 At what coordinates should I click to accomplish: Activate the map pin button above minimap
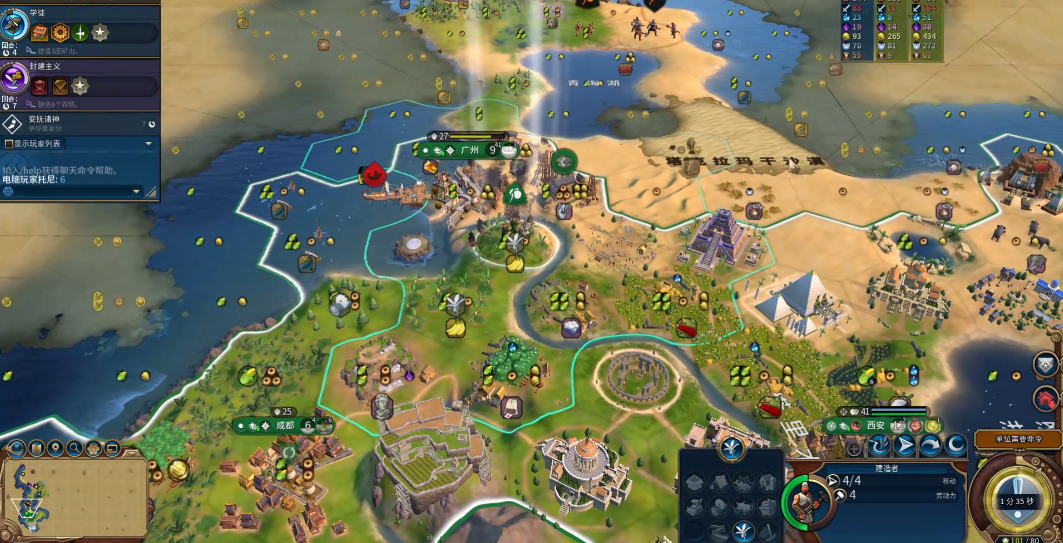[56, 448]
